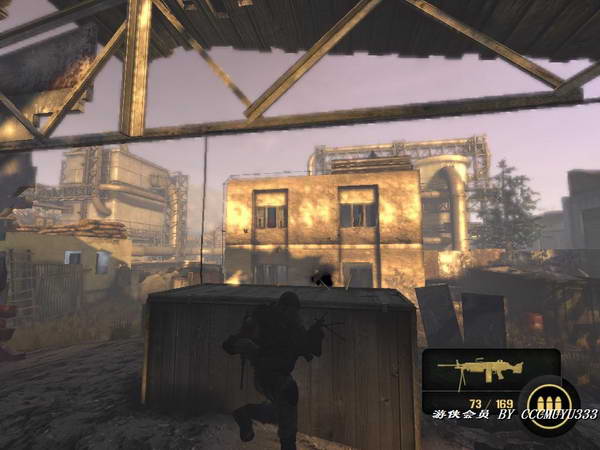Click the circular bullets icon
The width and height of the screenshot is (600, 450).
pyautogui.click(x=547, y=406)
